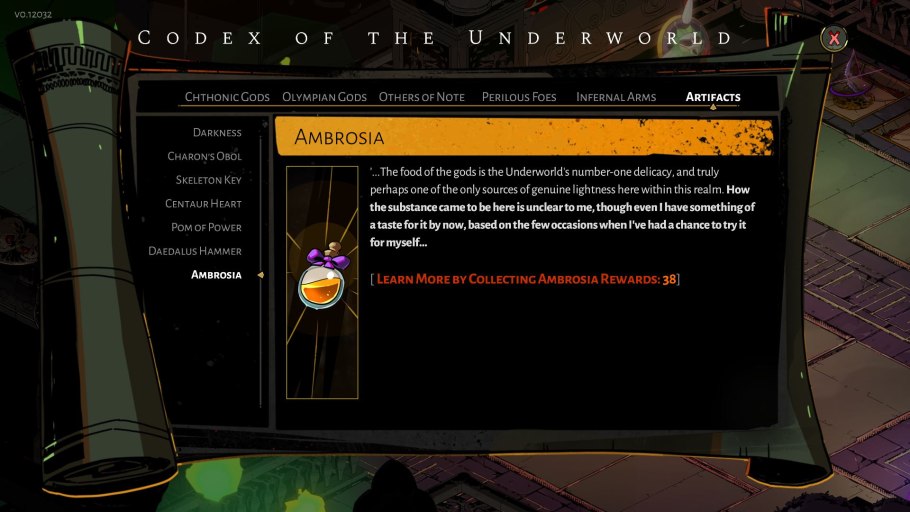Show the Others of Note tab
The image size is (910, 512).
pyautogui.click(x=421, y=97)
